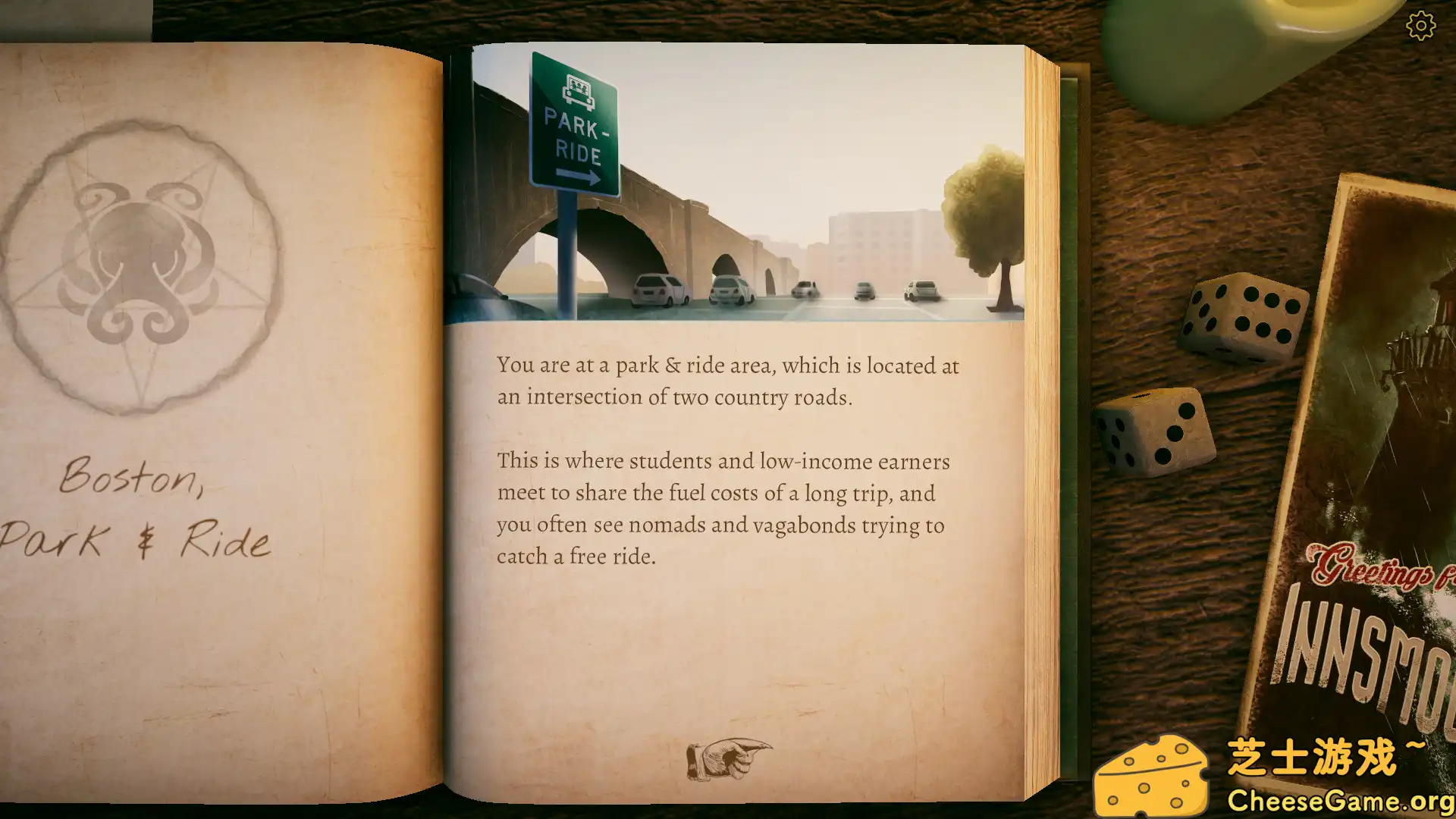Select the white parked car under the bridge
Image resolution: width=1456 pixels, height=819 pixels.
[x=657, y=288]
